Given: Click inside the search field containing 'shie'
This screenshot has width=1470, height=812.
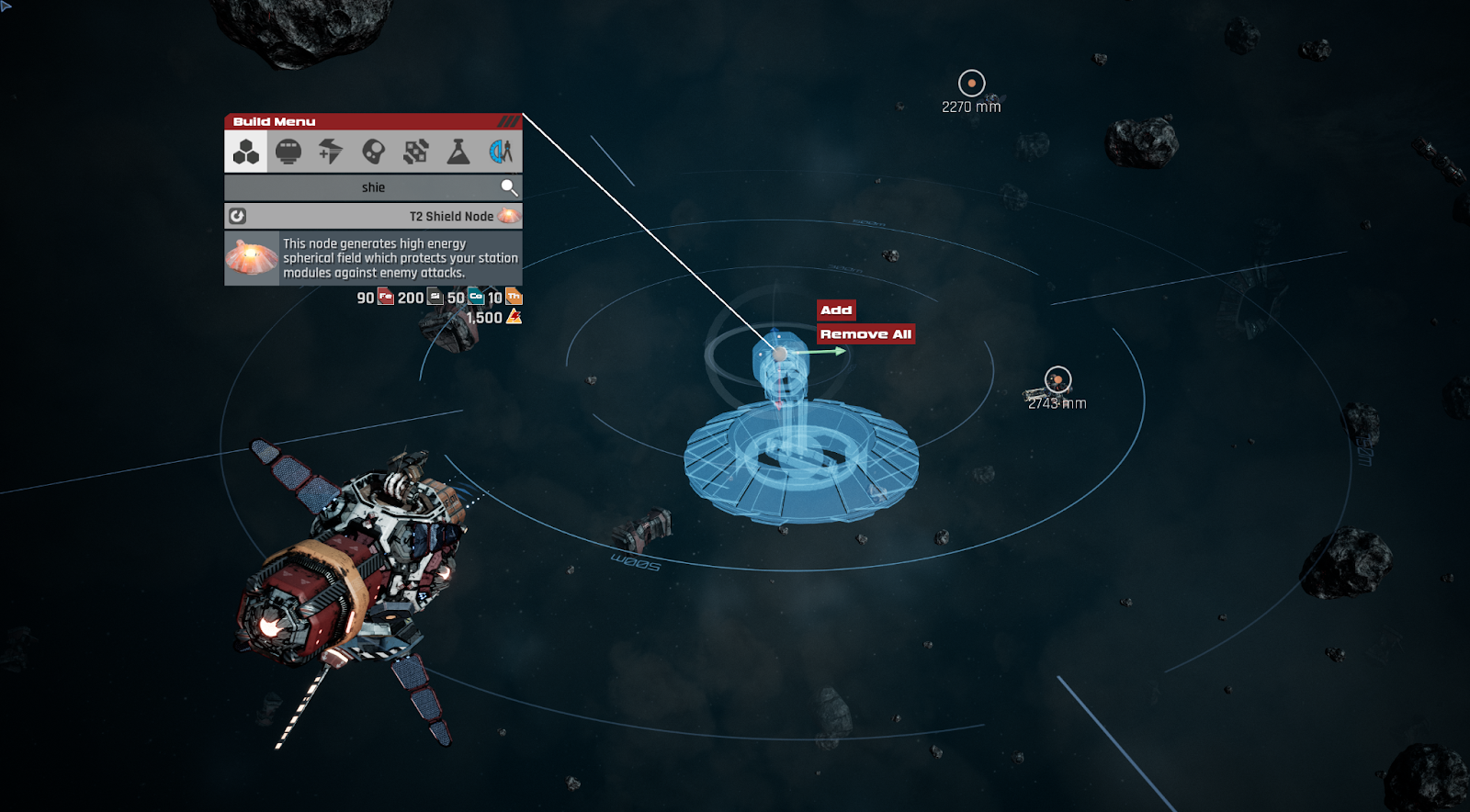Looking at the screenshot, I should coord(371,186).
